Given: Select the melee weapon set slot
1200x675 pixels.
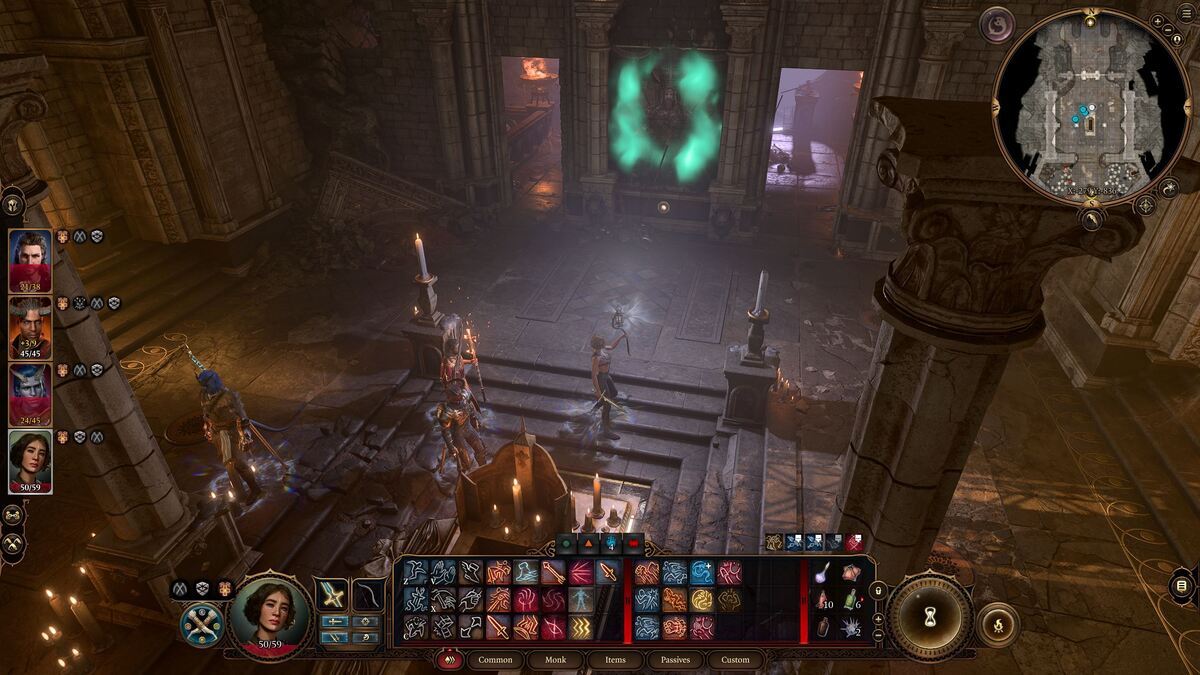Looking at the screenshot, I should click(x=332, y=594).
